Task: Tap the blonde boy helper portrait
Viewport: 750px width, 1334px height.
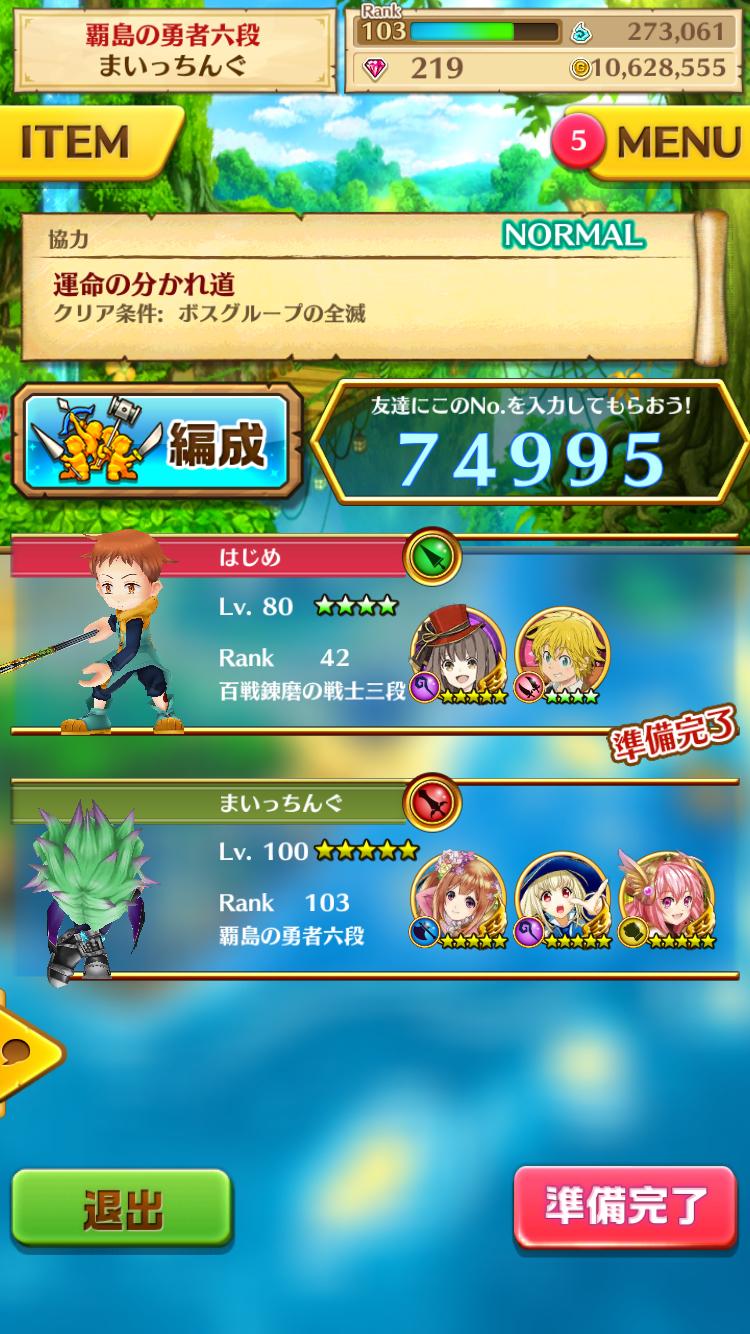Action: (x=561, y=653)
